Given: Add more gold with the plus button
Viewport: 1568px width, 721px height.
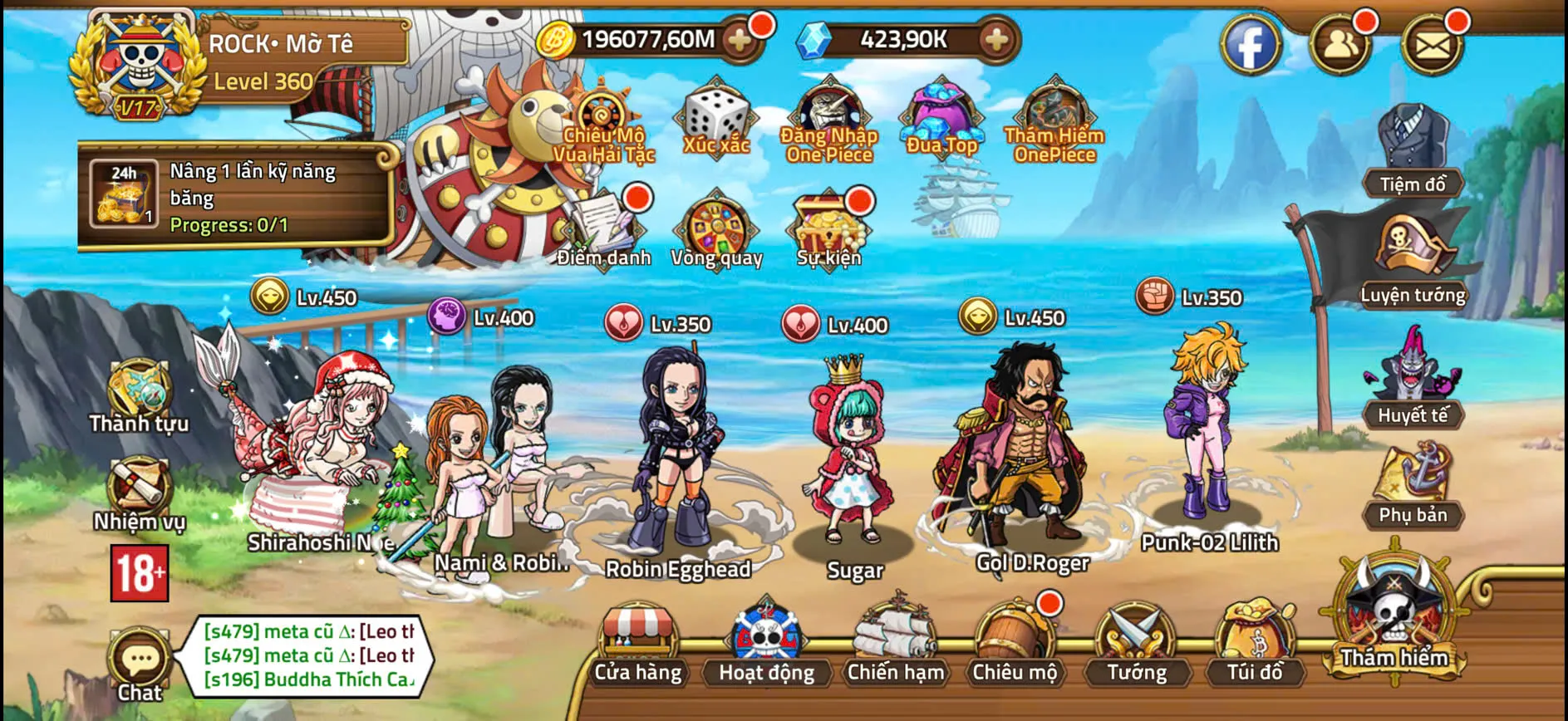Looking at the screenshot, I should (741, 37).
